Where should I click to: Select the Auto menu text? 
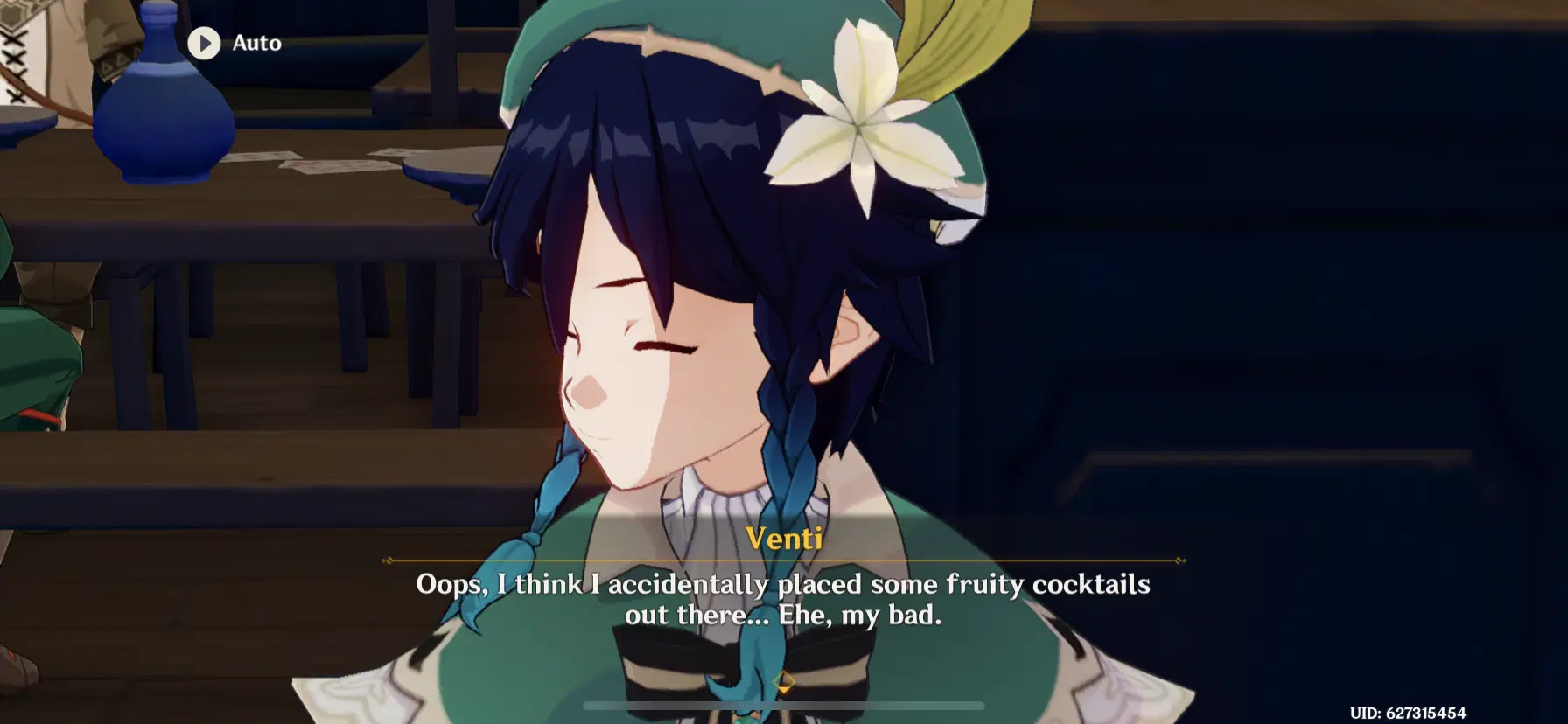[255, 43]
